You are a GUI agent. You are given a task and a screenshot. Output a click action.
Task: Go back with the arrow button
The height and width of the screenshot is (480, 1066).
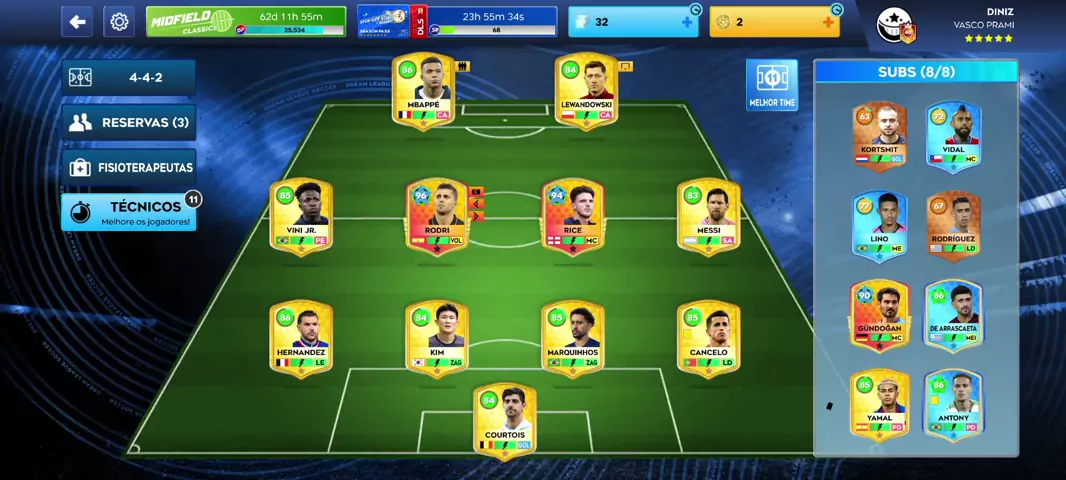tap(77, 21)
